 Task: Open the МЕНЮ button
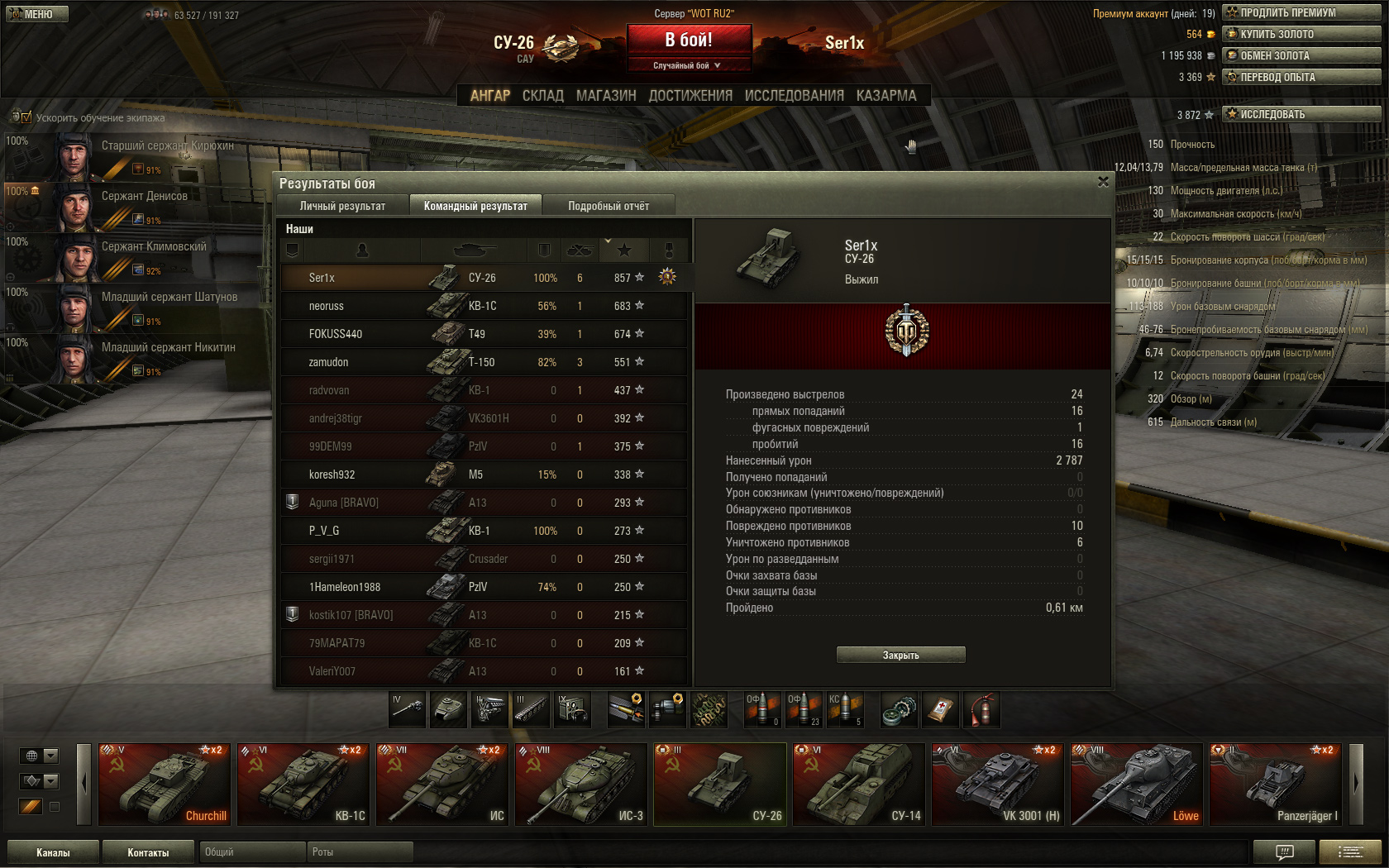[37, 14]
